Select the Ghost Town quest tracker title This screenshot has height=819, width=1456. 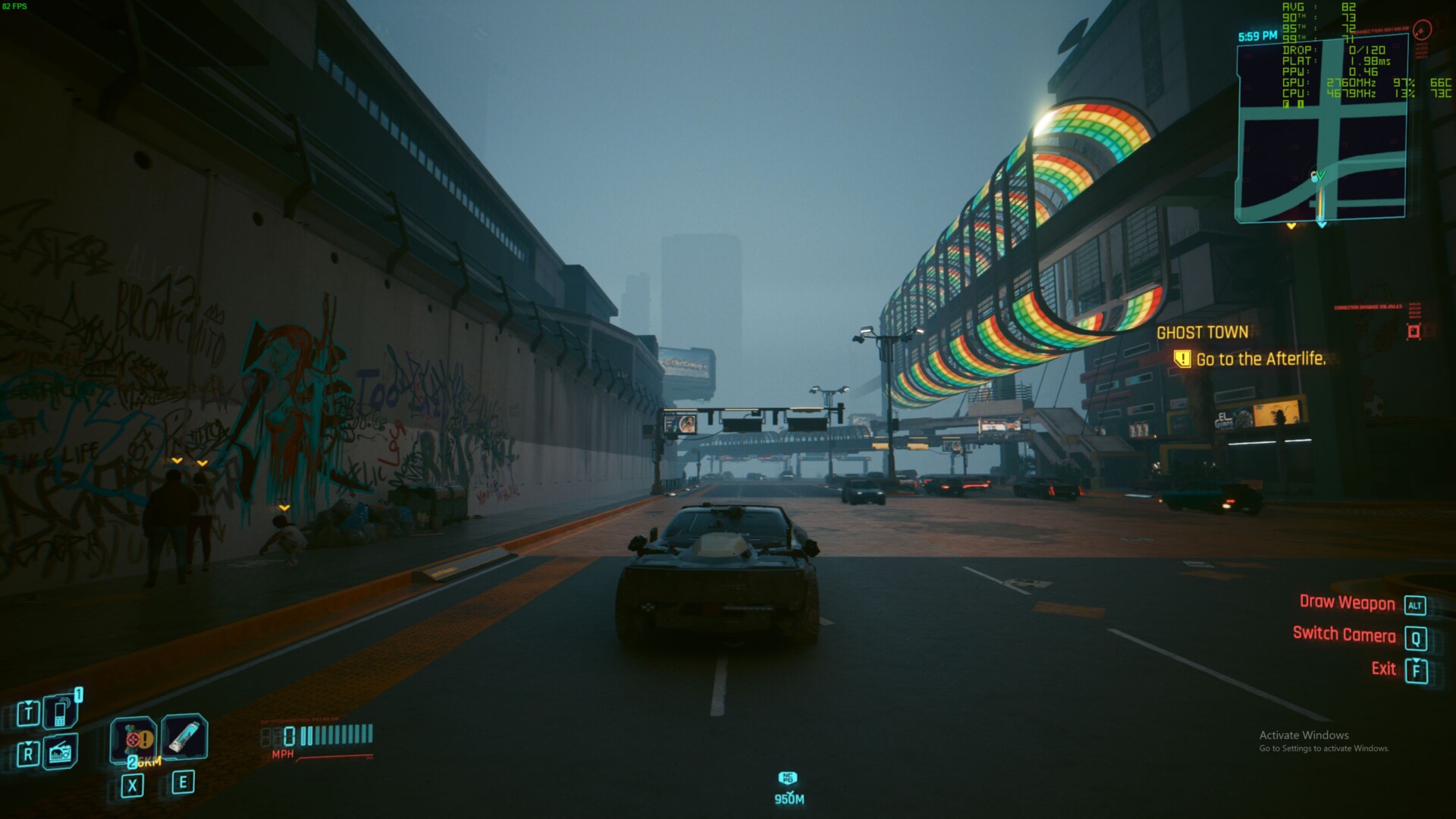(x=1202, y=332)
